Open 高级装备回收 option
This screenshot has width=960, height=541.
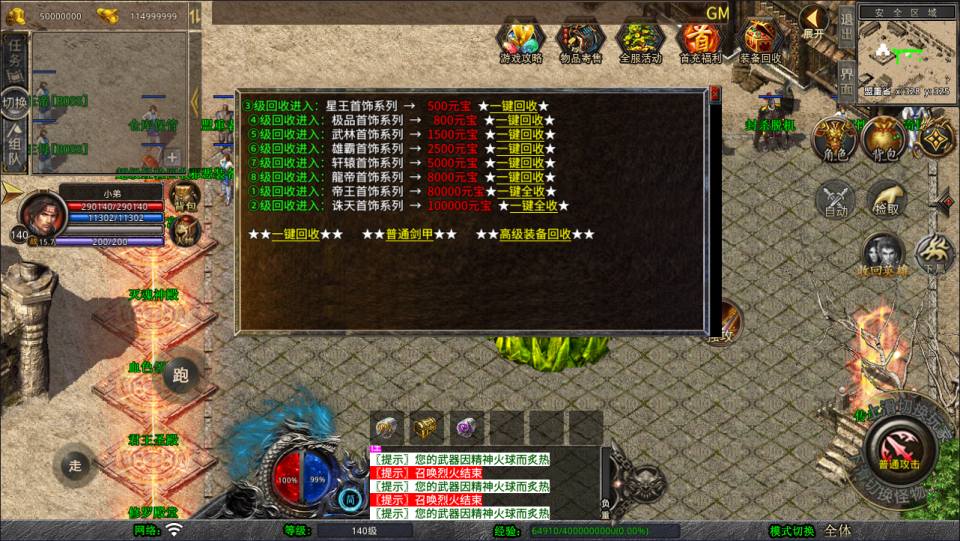coord(535,234)
